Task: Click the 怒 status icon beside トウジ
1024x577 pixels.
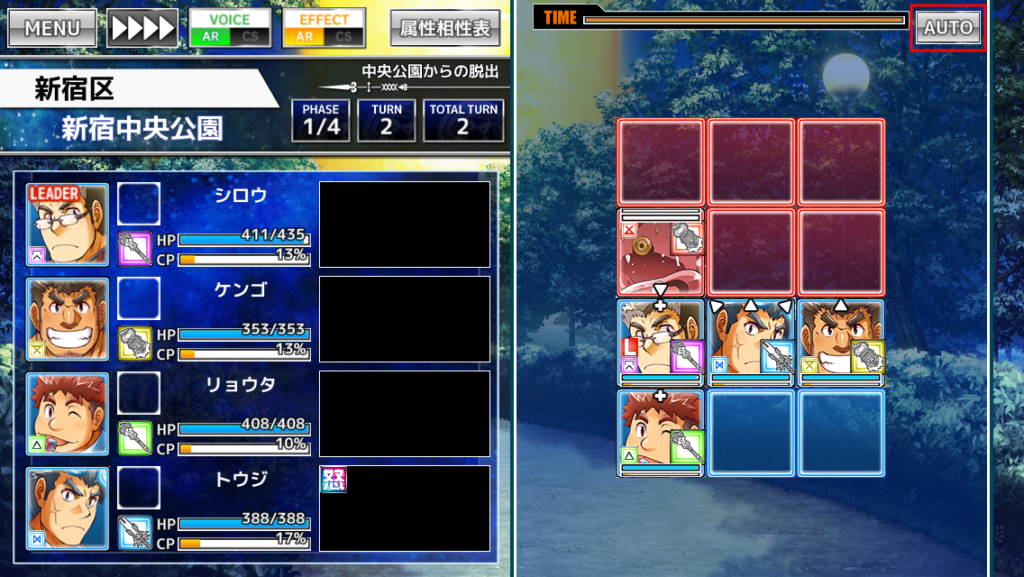Action: click(x=332, y=479)
